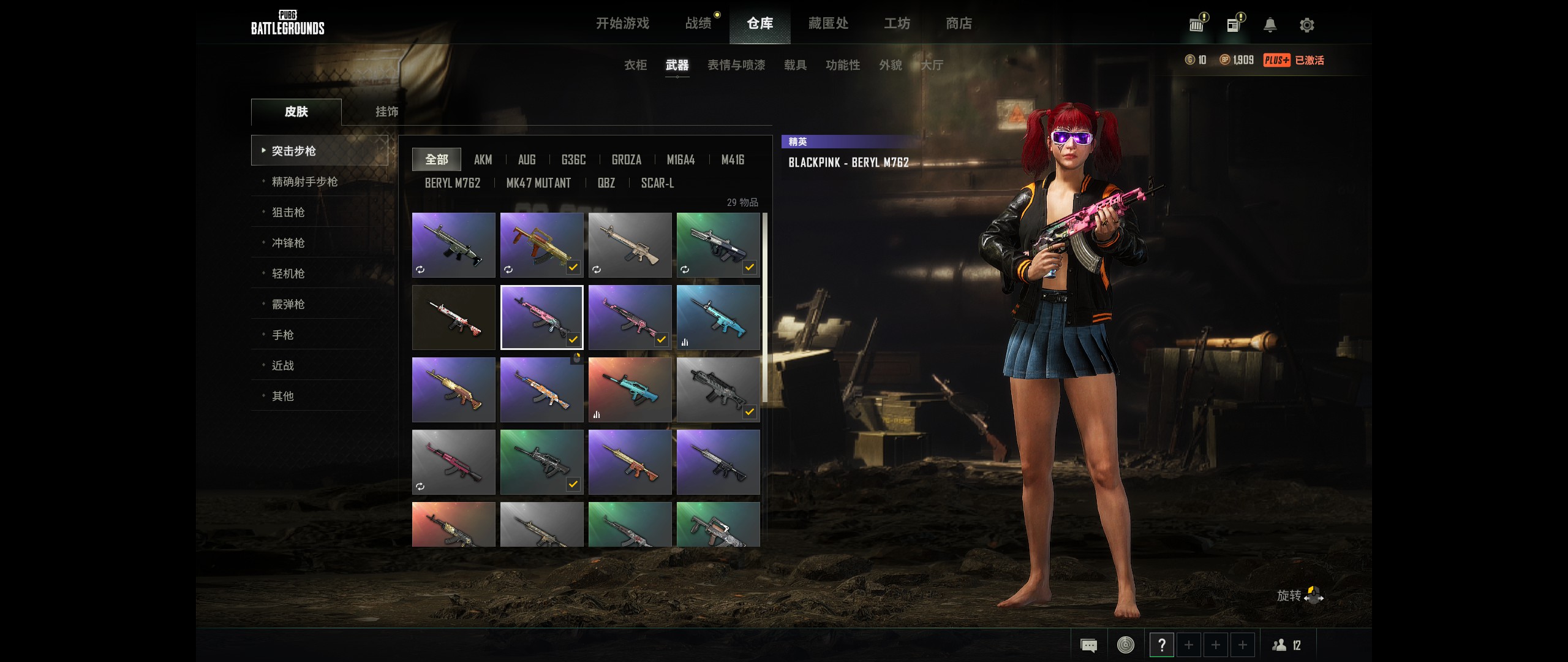Show the 霰弹枪 shotgun category
Image resolution: width=1568 pixels, height=662 pixels.
288,304
